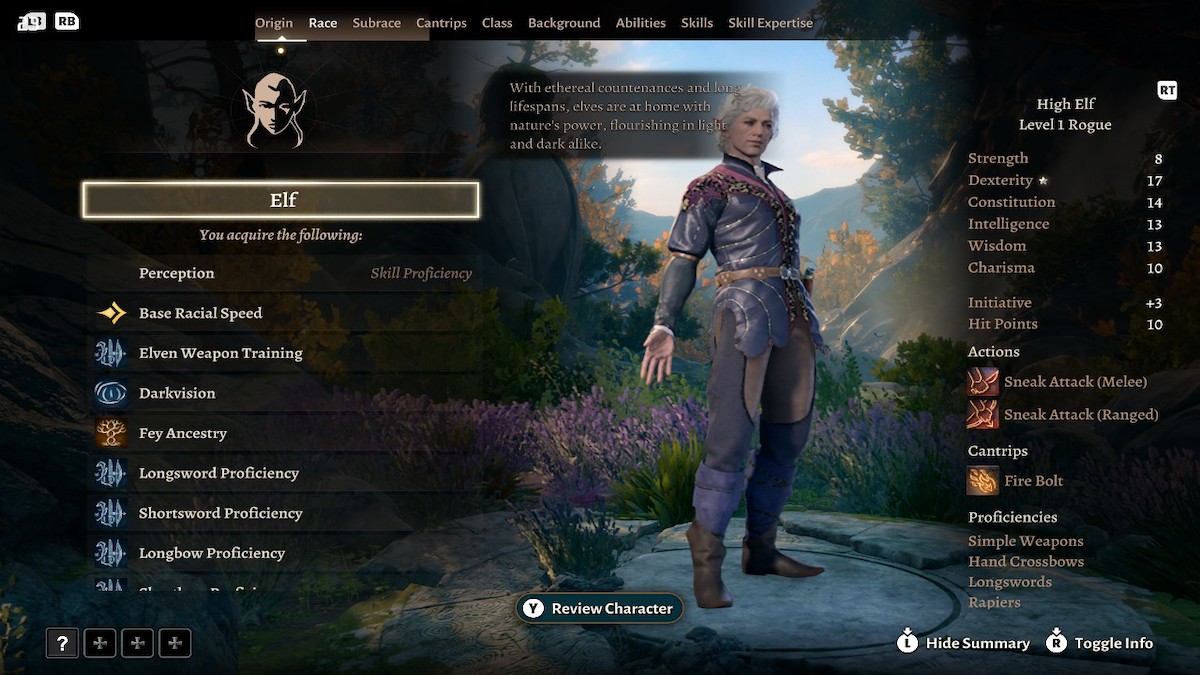1200x675 pixels.
Task: Select the Elf race option
Action: 281,200
